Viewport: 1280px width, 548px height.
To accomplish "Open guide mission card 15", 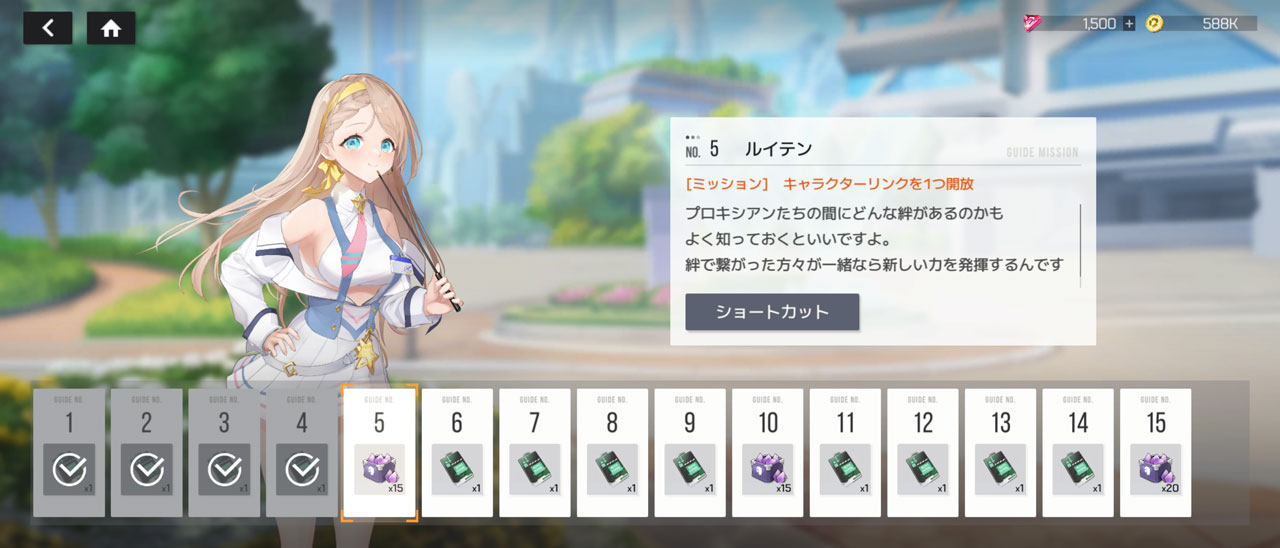I will pyautogui.click(x=1156, y=452).
